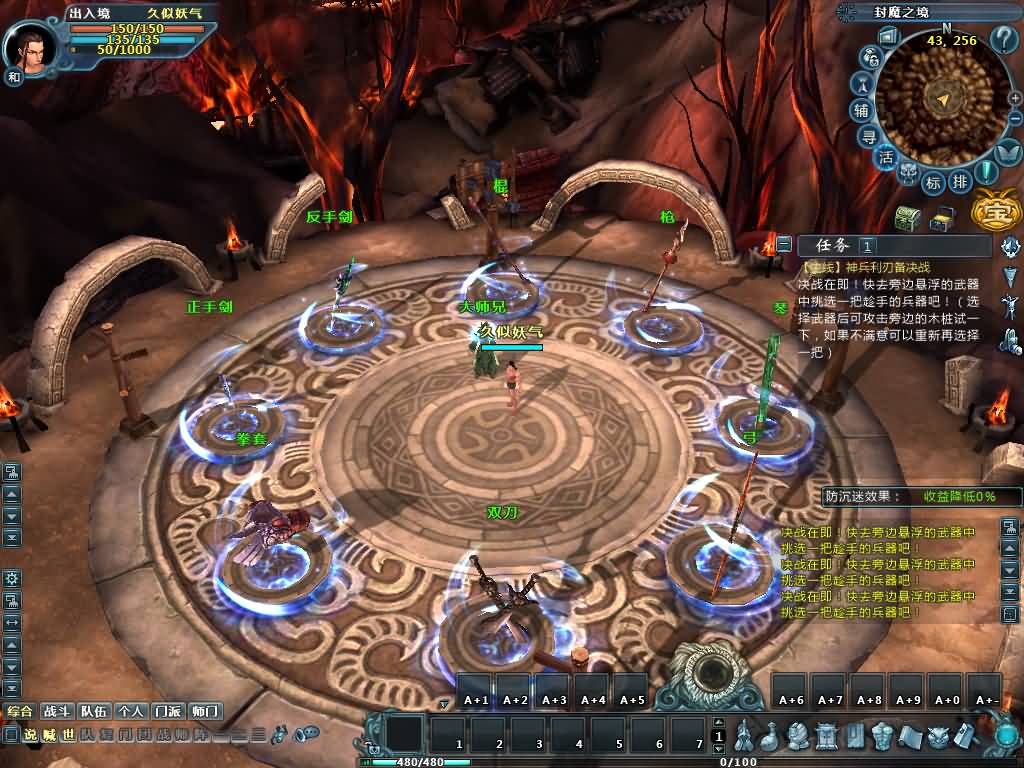Click the player portrait avatar

(30, 47)
